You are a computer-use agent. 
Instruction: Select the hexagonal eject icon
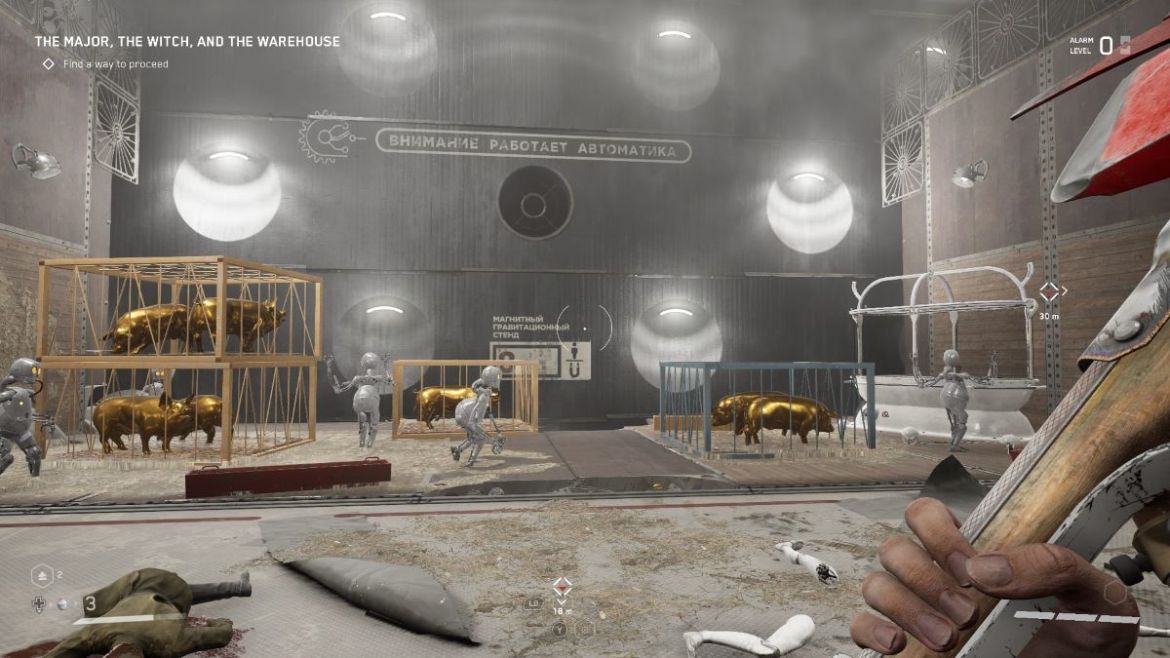coord(41,575)
